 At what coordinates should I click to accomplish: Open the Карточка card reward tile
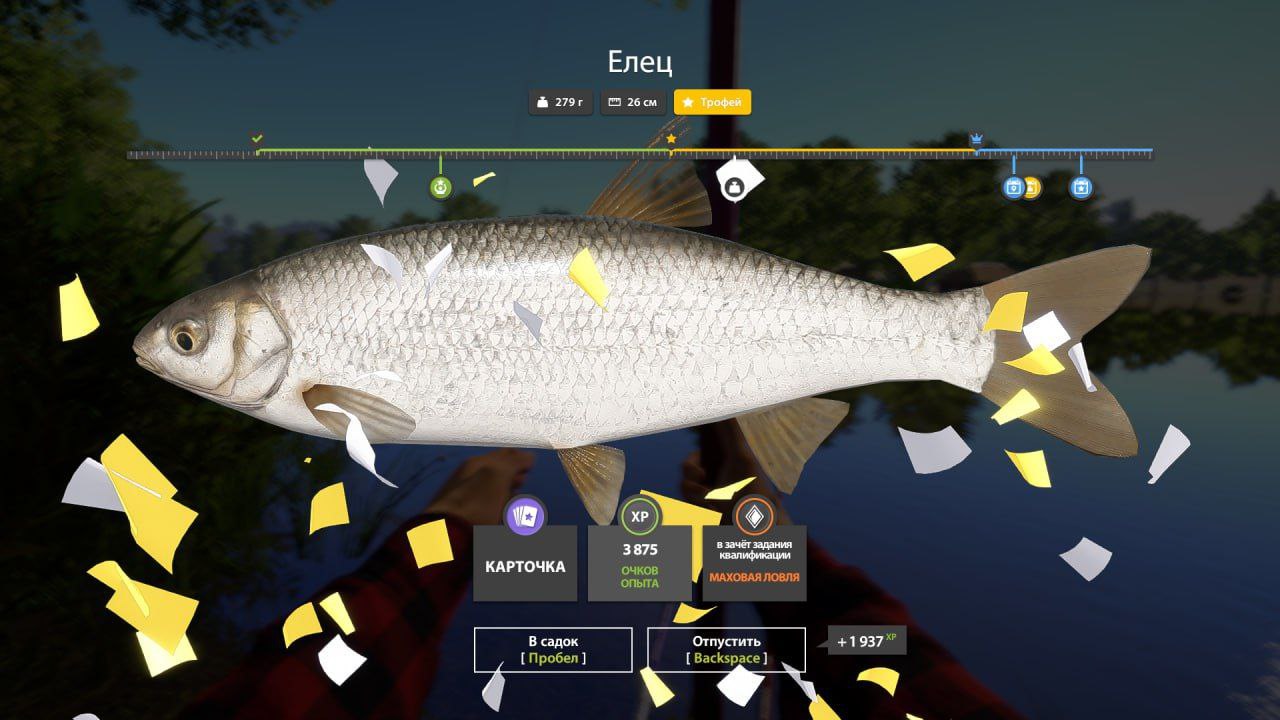pos(525,564)
